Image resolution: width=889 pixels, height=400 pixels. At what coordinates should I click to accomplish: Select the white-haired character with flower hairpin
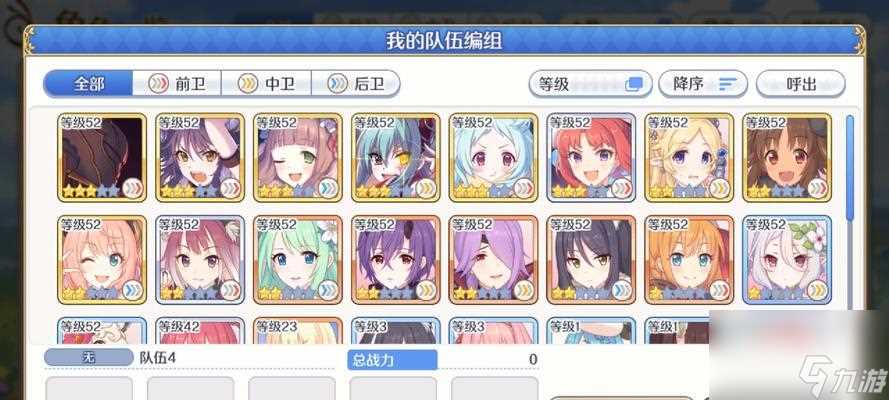pos(787,258)
